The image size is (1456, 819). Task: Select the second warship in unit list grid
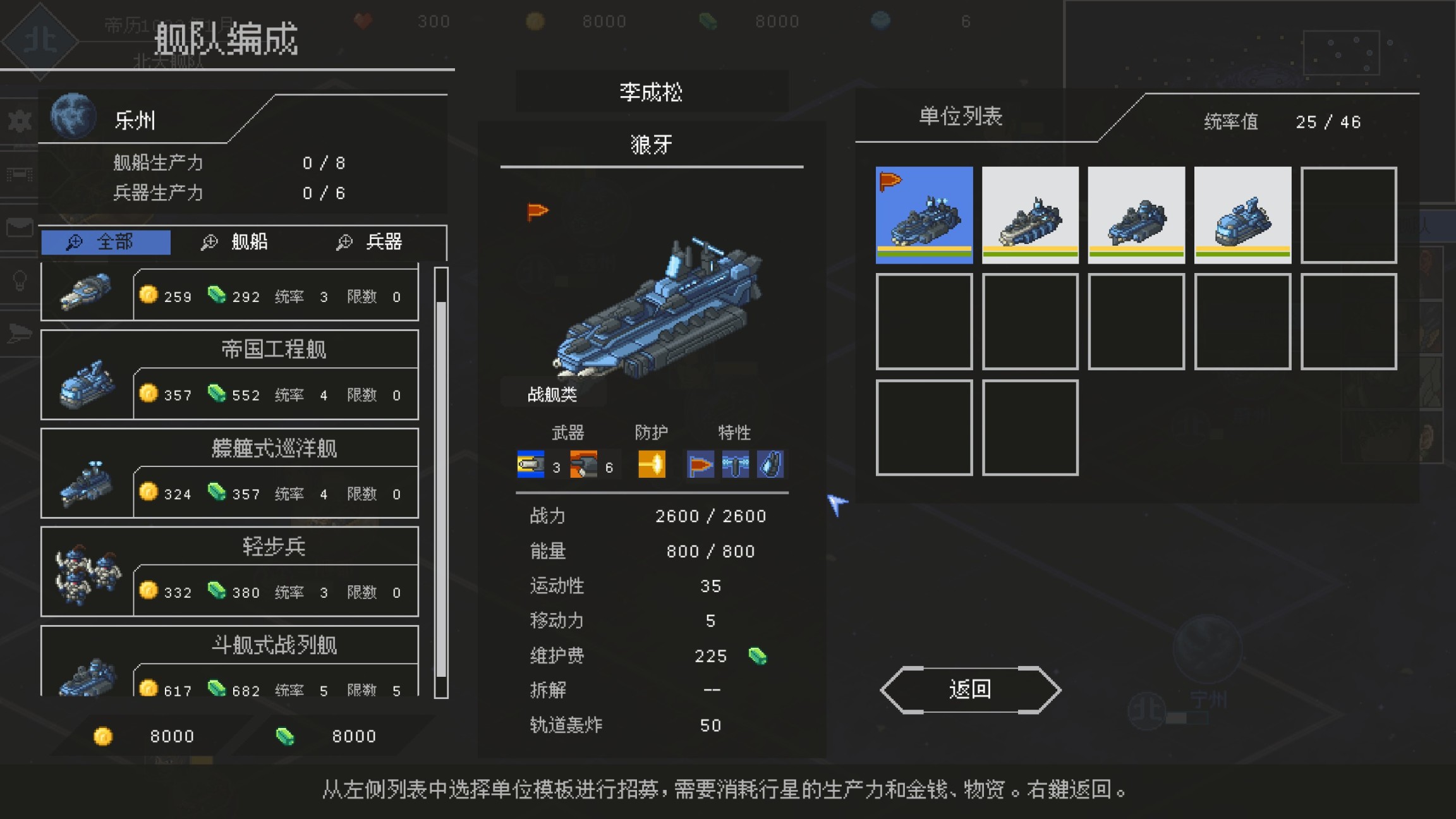1030,215
